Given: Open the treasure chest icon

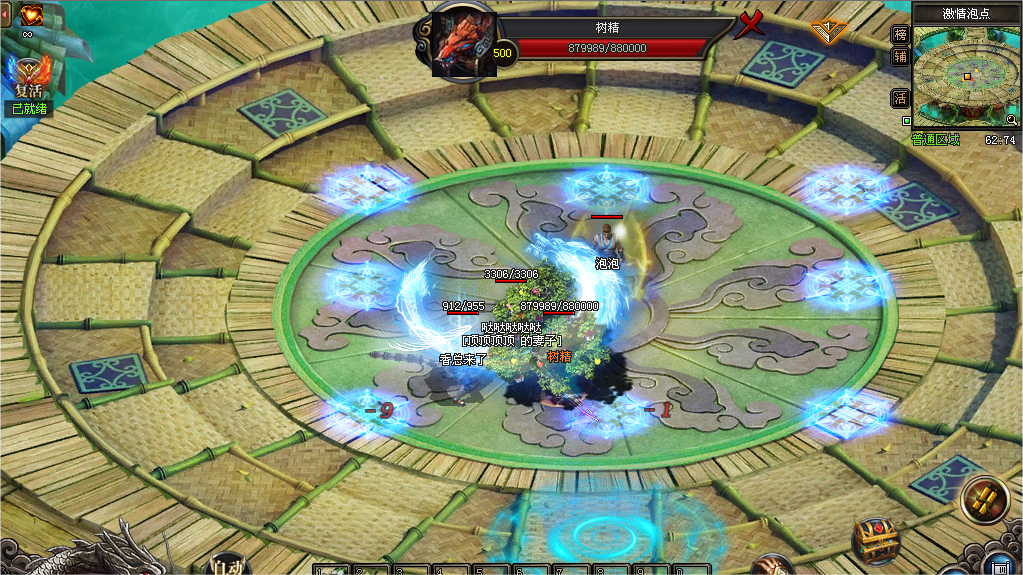Looking at the screenshot, I should click(x=875, y=541).
